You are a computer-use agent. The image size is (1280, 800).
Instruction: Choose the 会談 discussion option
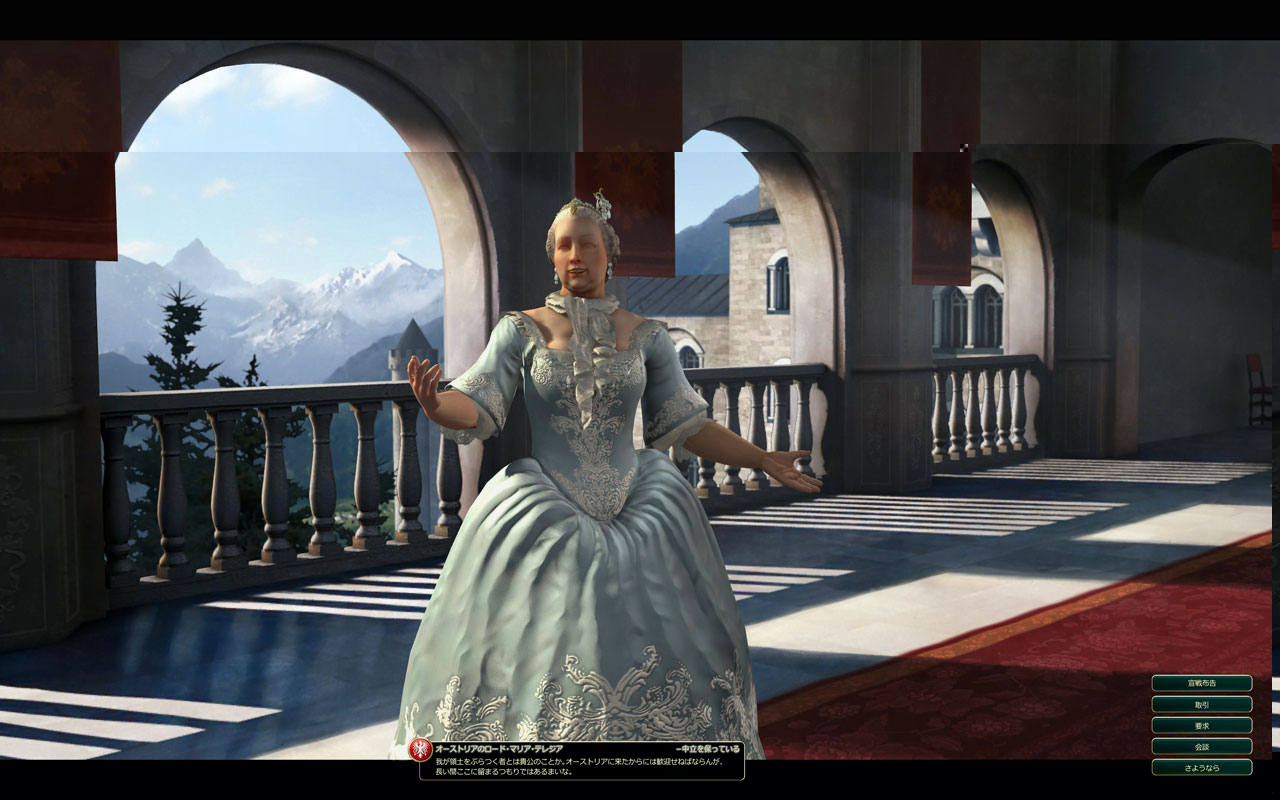(x=1201, y=746)
